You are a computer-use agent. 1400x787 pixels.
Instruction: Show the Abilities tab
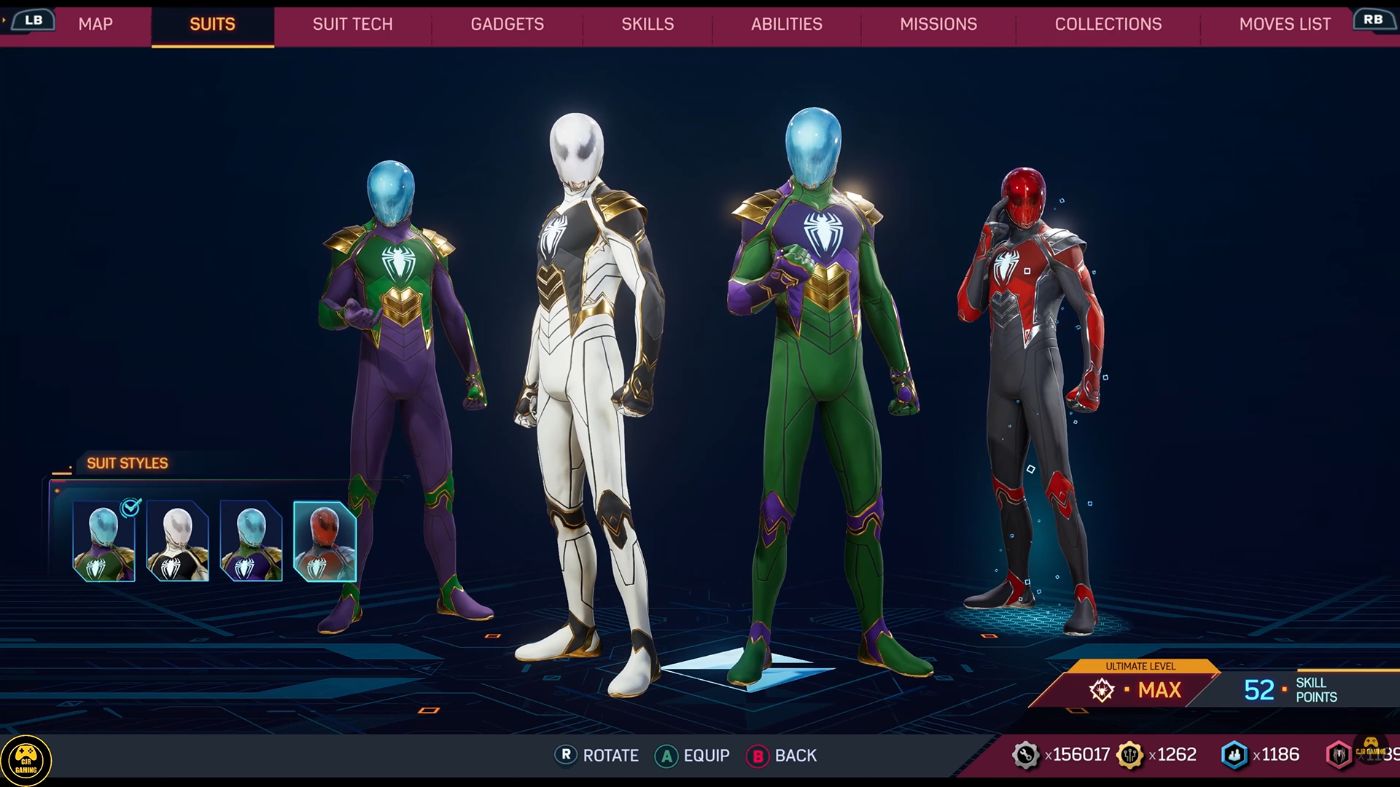[x=786, y=24]
